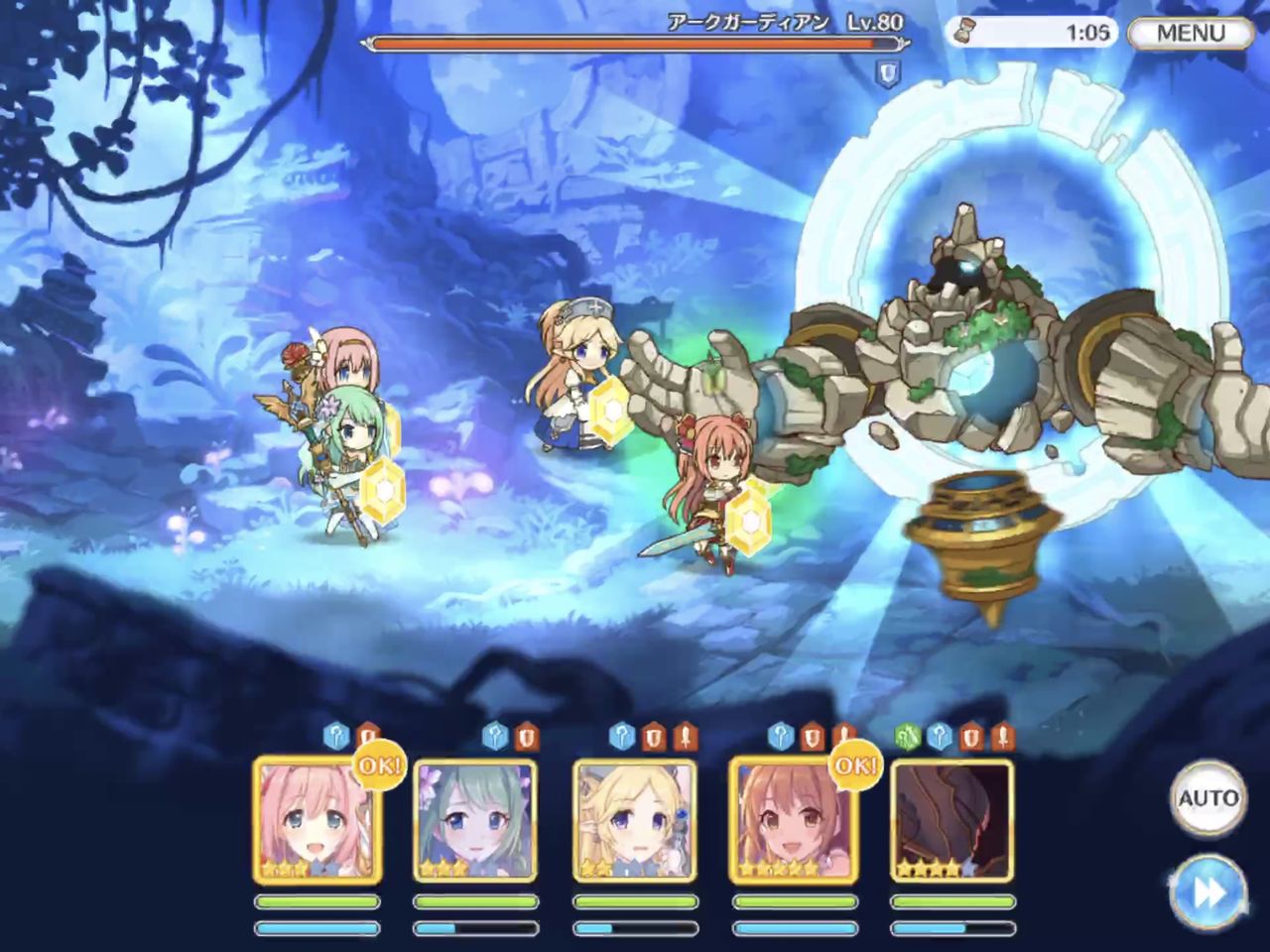Select the green-haired character portrait
The image size is (1270, 952).
tap(476, 820)
